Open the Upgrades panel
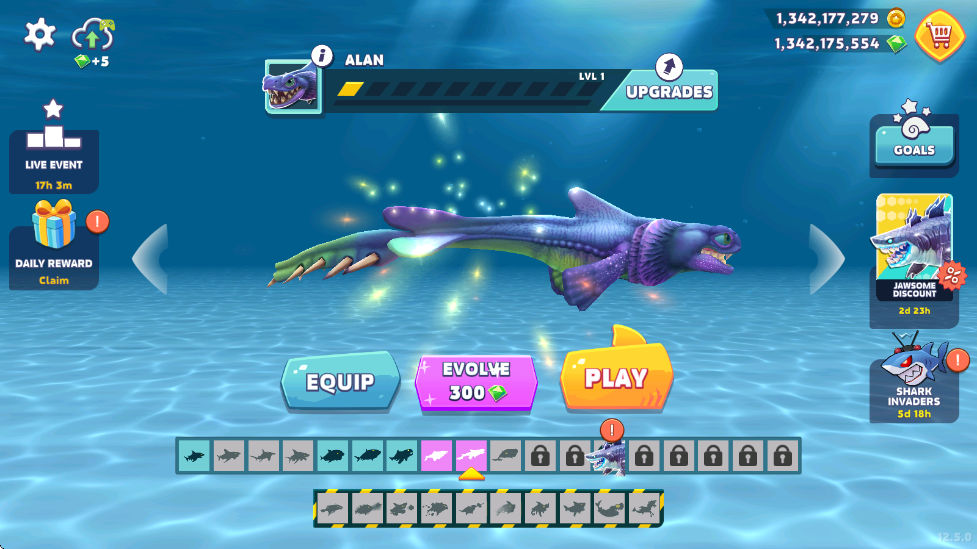This screenshot has width=977, height=549. pos(668,91)
